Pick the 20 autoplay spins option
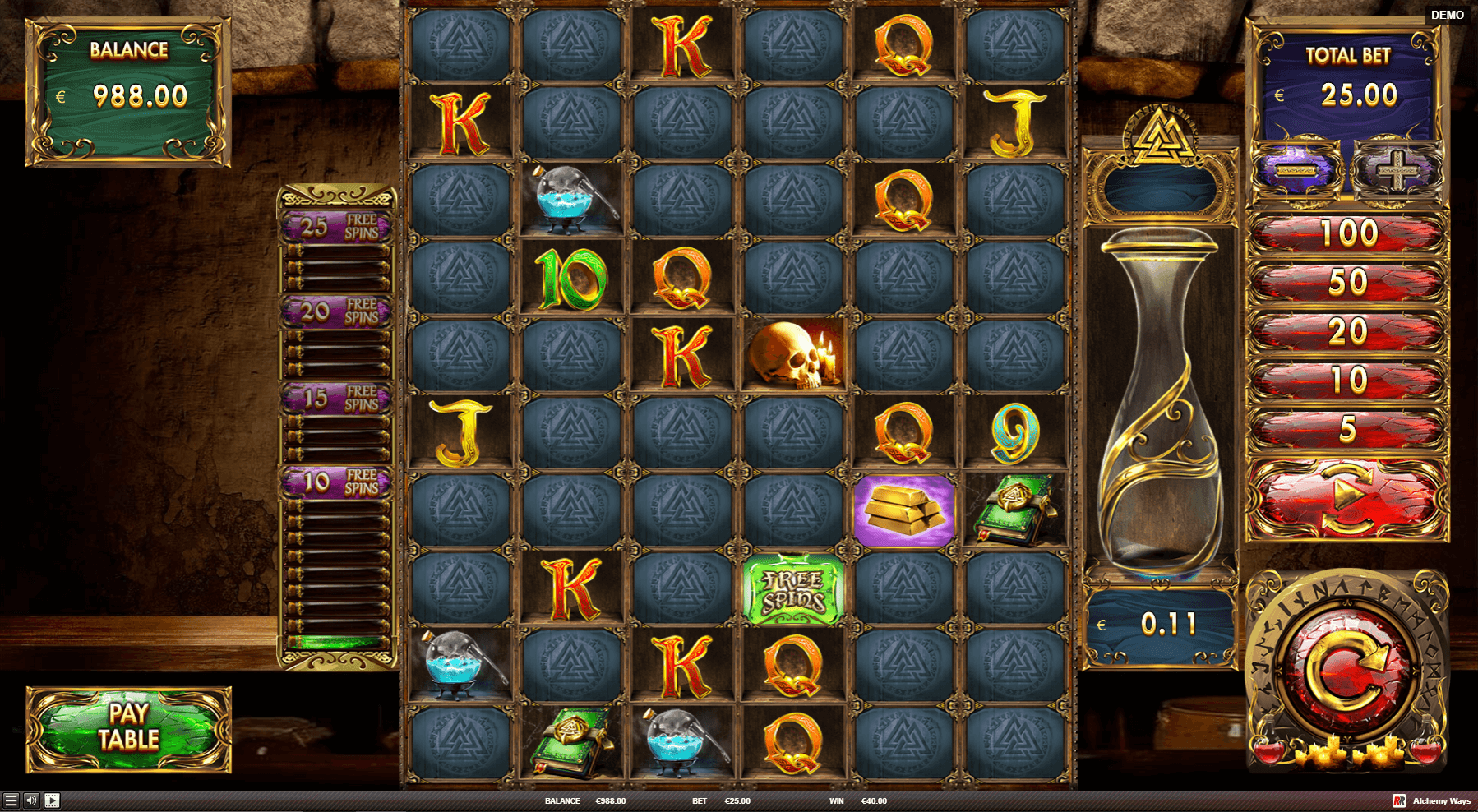The image size is (1478, 812). point(1347,332)
